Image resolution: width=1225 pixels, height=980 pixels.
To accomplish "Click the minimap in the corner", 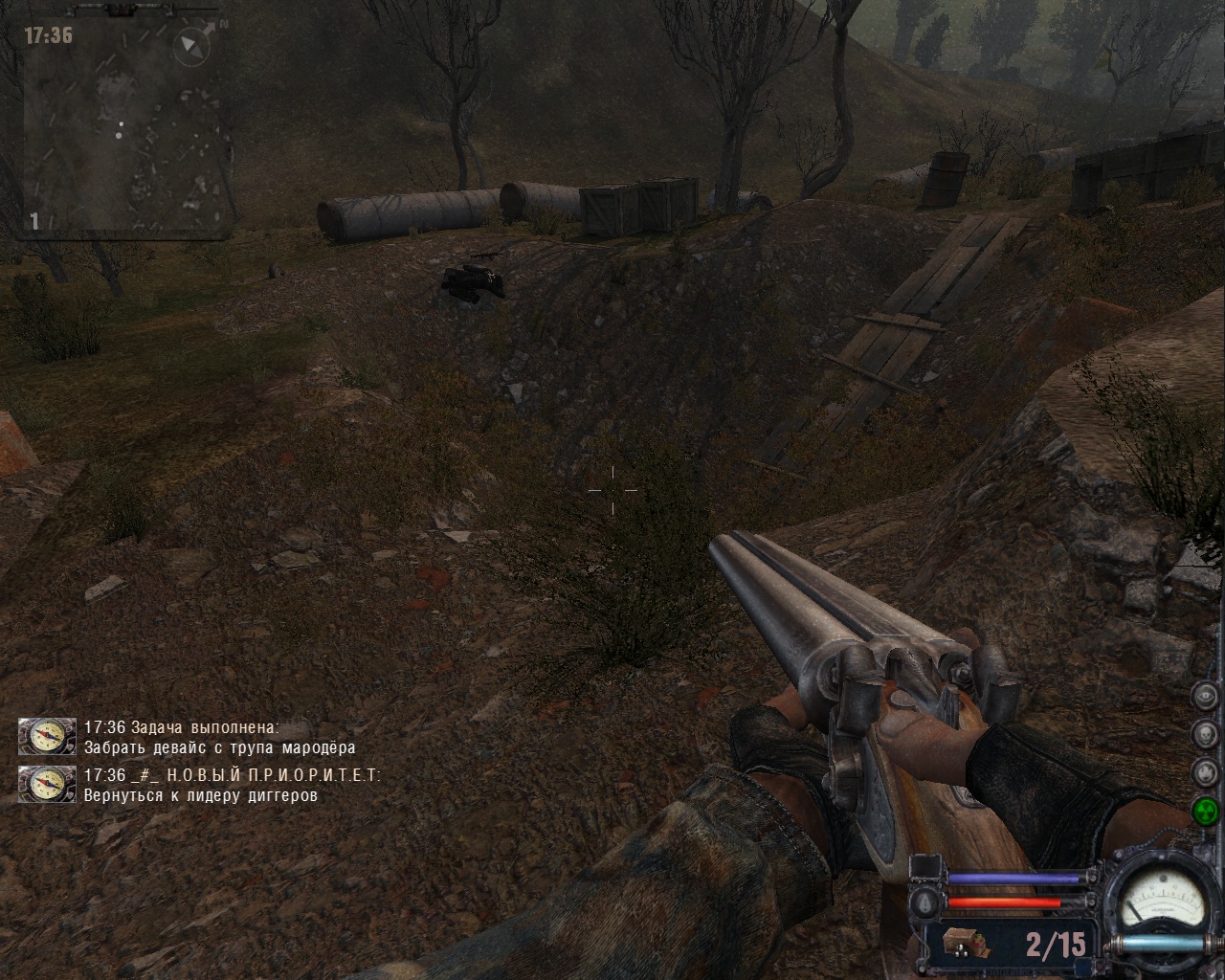I will (x=124, y=127).
